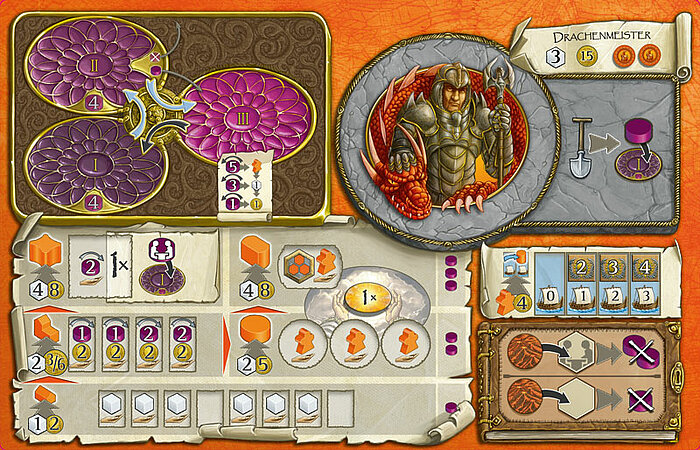Screen dimensions: 700x450
Task: Select the armored dragon master portrait
Action: 447,138
